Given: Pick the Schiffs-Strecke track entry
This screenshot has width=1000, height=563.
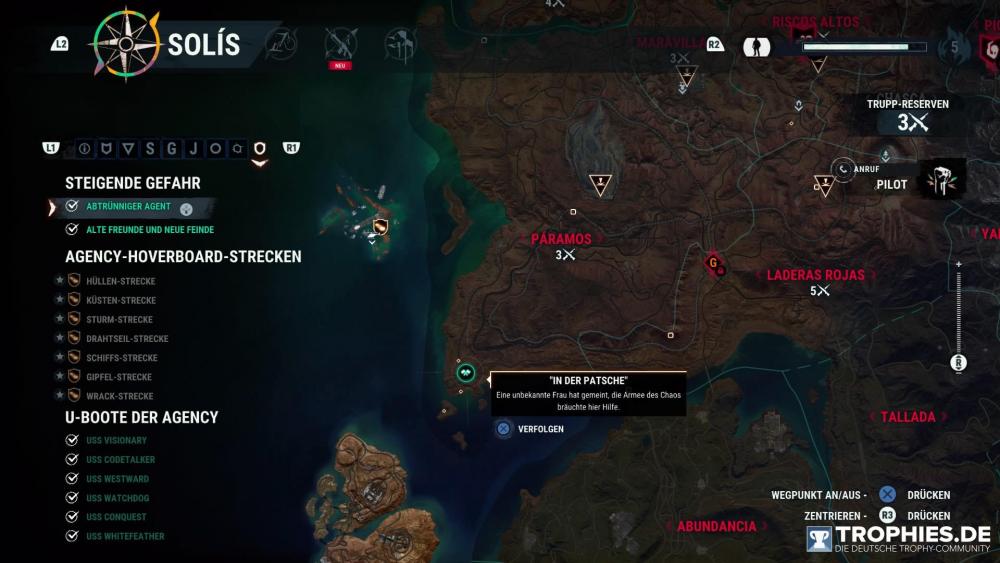Looking at the screenshot, I should [122, 358].
